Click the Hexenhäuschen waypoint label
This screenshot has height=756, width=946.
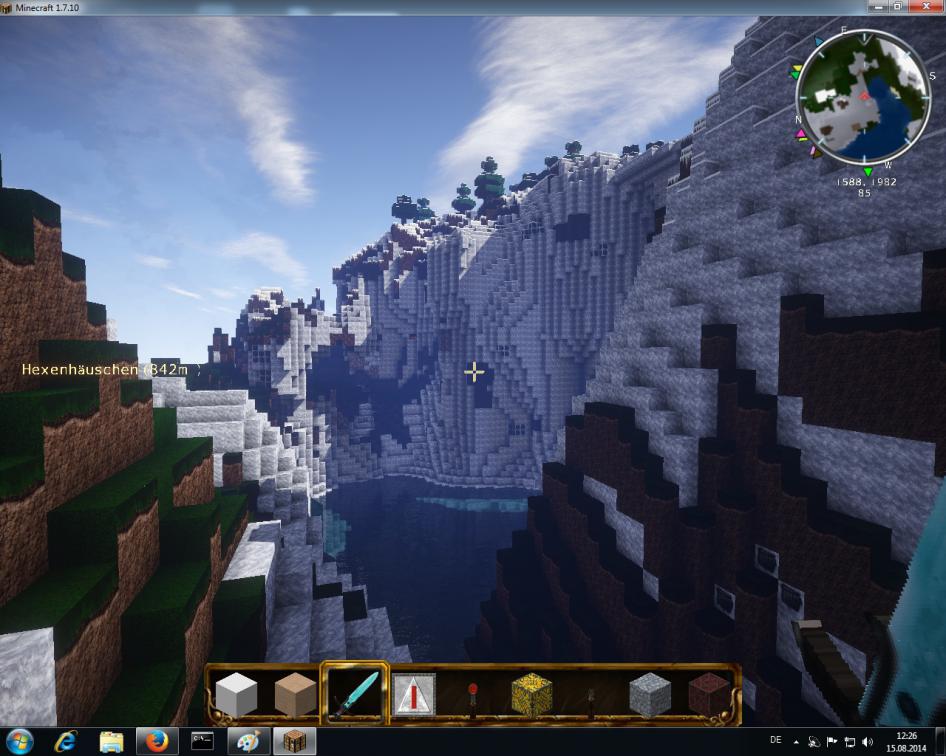point(110,370)
